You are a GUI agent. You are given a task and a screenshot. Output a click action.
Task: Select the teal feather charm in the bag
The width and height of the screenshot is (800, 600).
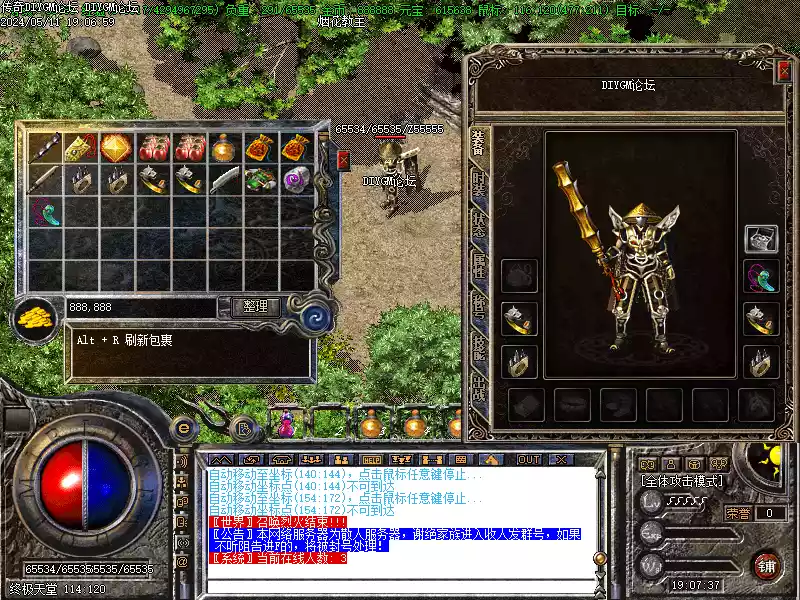click(44, 212)
